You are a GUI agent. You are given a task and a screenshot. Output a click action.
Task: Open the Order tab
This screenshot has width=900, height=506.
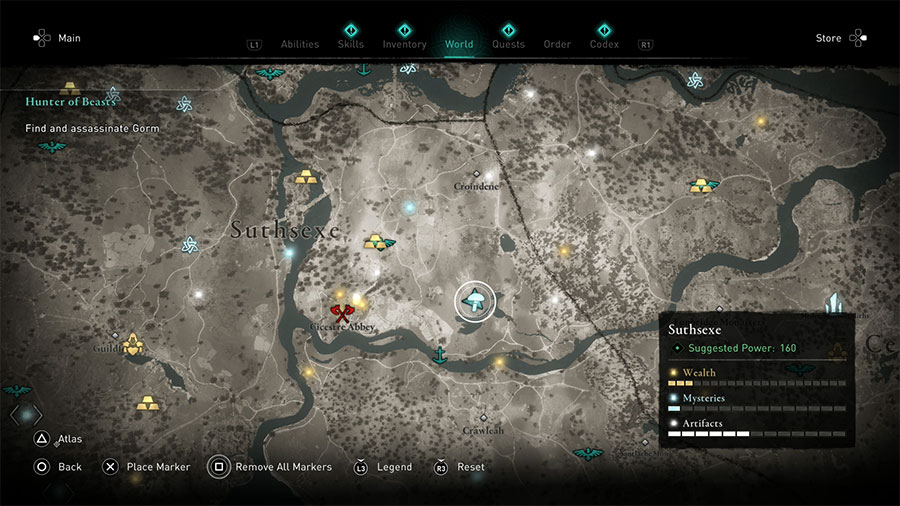click(557, 44)
